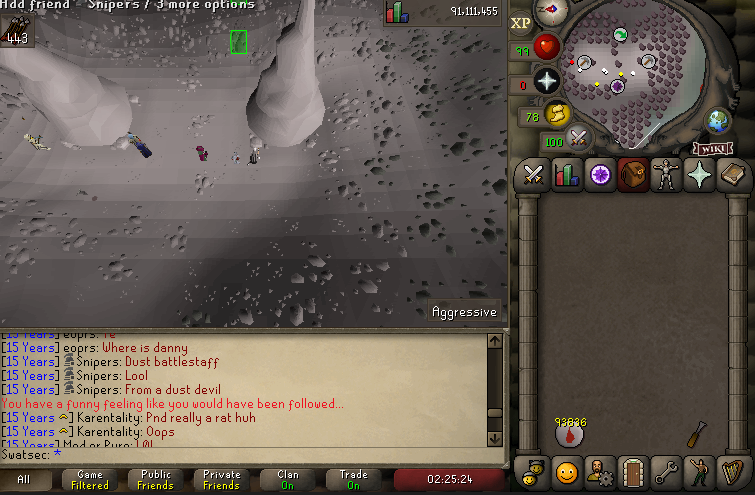Toggle quick prayers on the prayer orb

pos(546,81)
